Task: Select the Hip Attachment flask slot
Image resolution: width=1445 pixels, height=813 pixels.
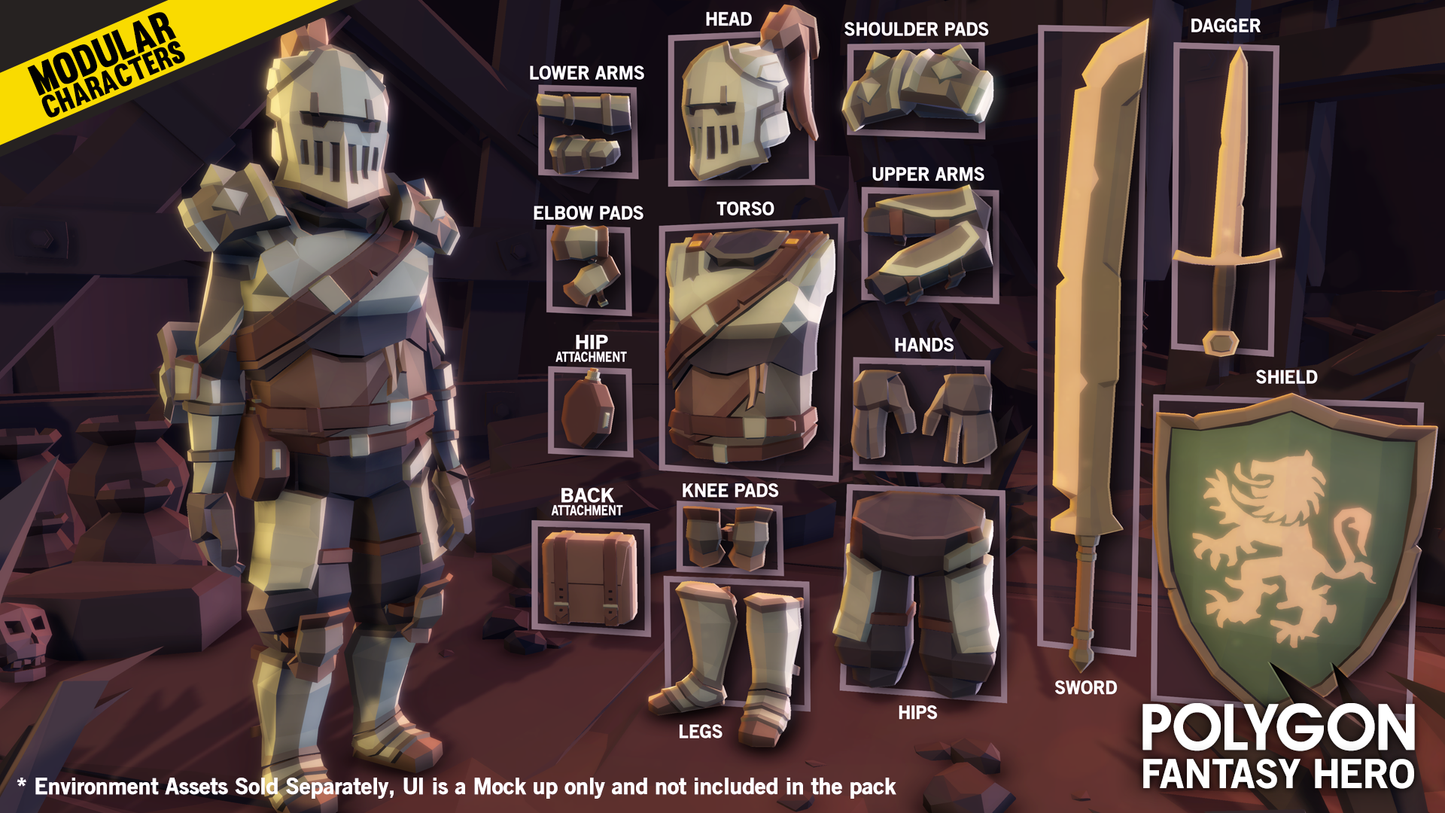Action: pos(590,412)
